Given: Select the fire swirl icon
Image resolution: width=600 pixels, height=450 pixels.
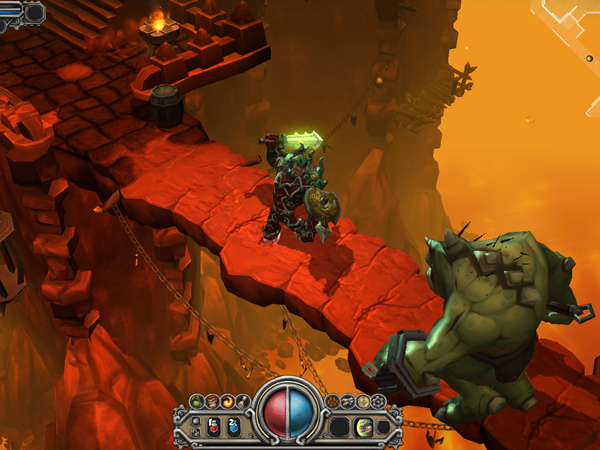Looking at the screenshot, I should (x=227, y=402).
